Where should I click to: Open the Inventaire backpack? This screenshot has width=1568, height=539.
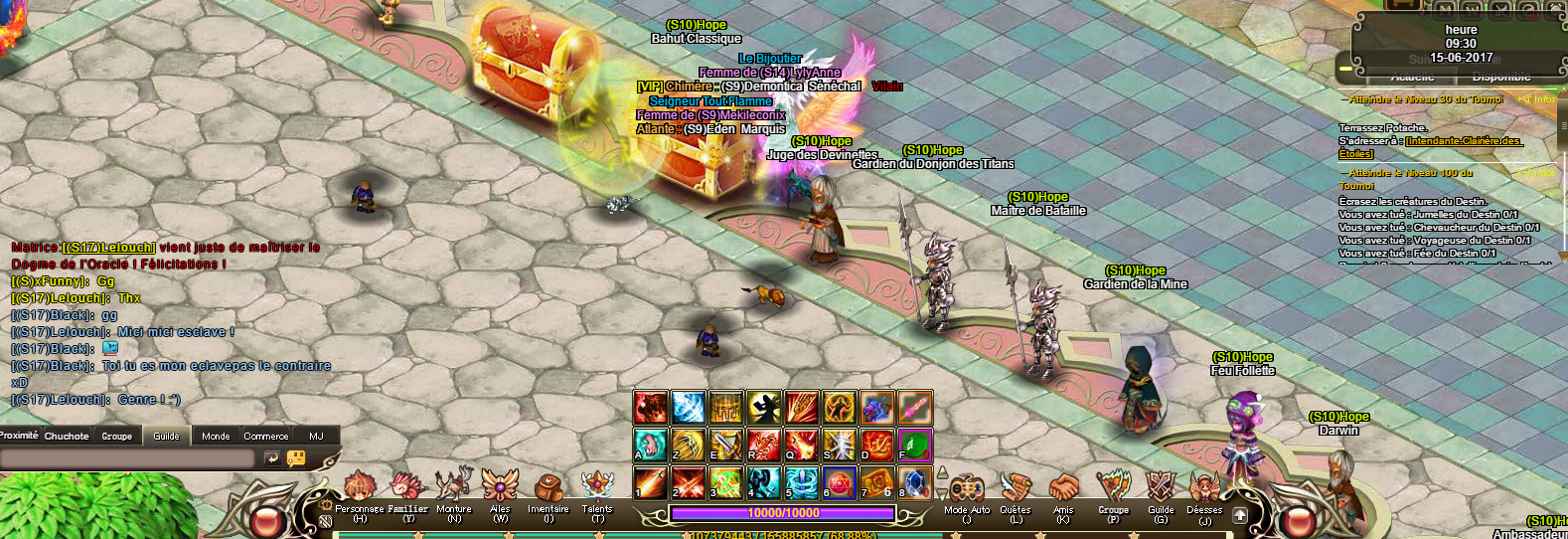tap(548, 489)
